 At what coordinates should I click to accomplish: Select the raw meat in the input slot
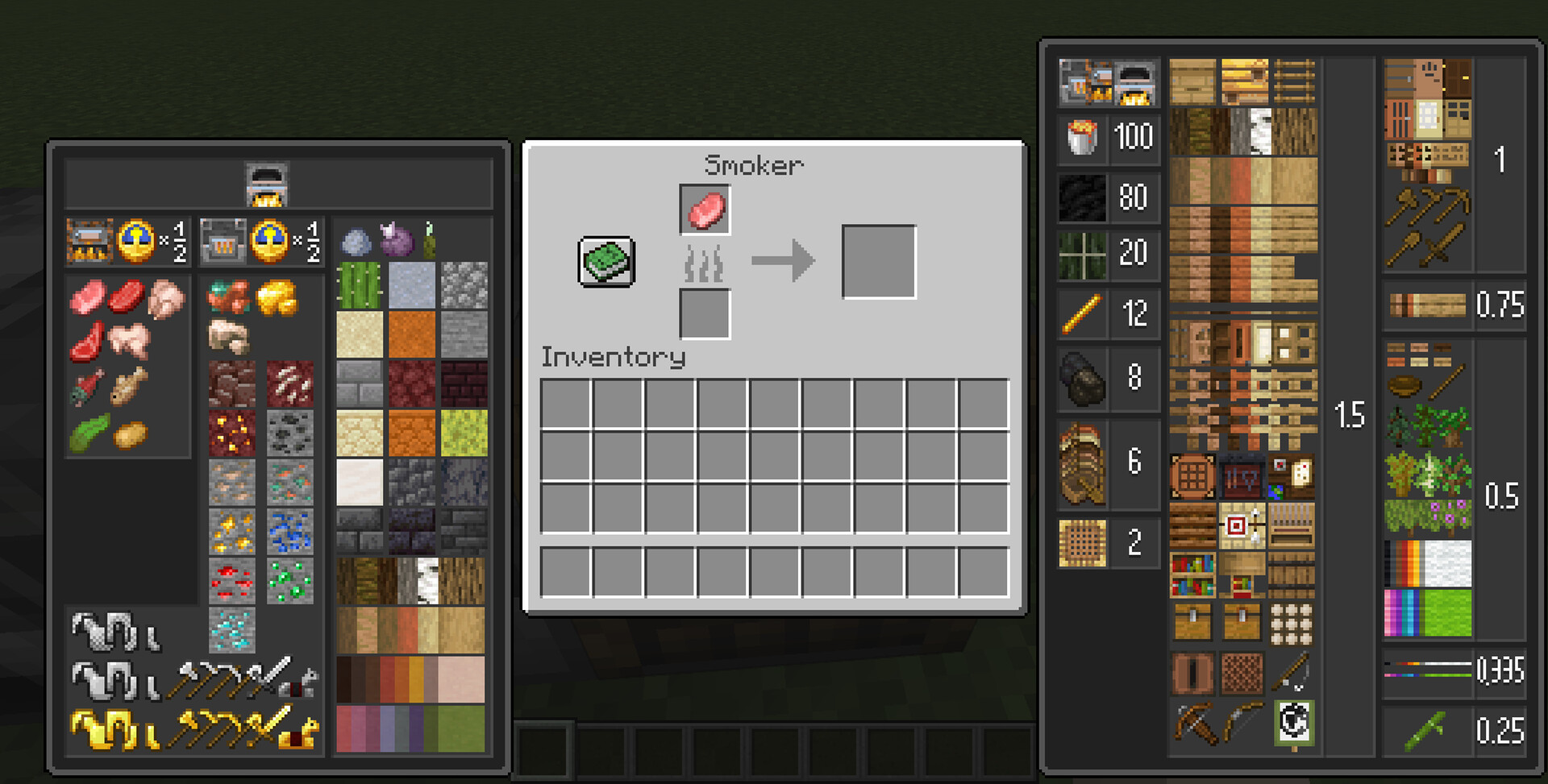[x=705, y=209]
